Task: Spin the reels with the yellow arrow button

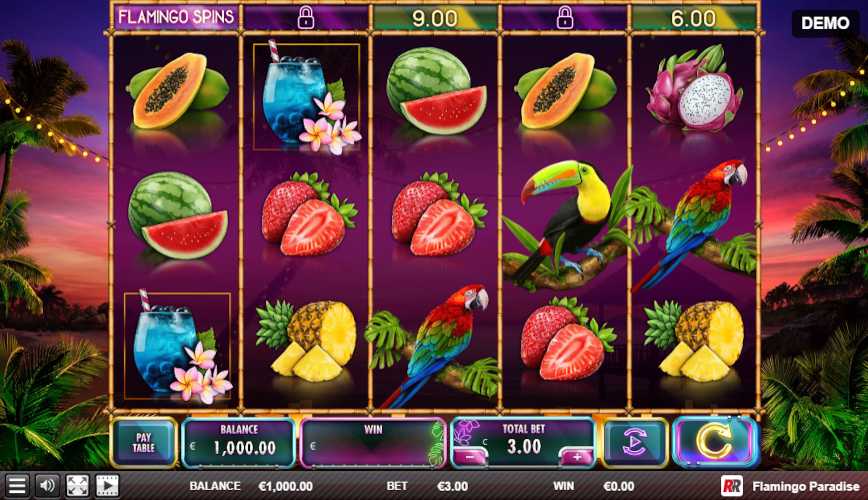Action: (714, 442)
